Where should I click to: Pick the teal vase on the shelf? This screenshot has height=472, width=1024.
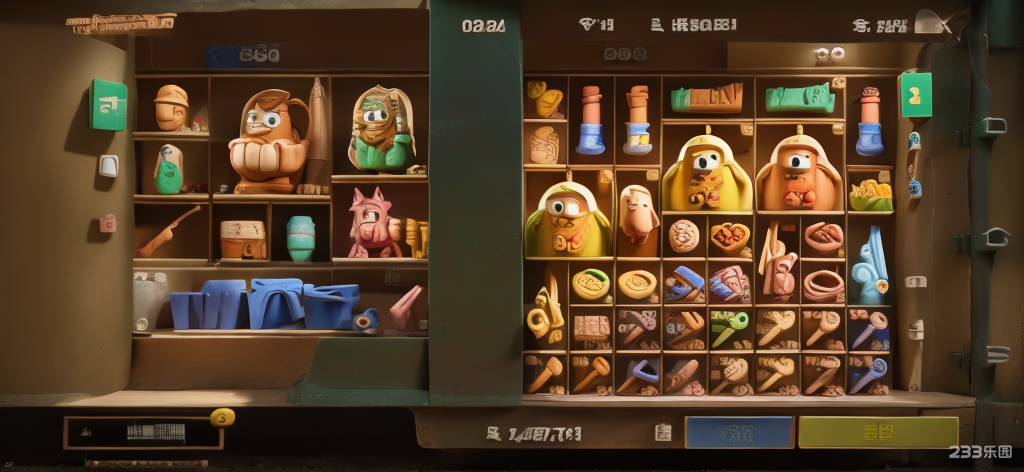[x=300, y=239]
